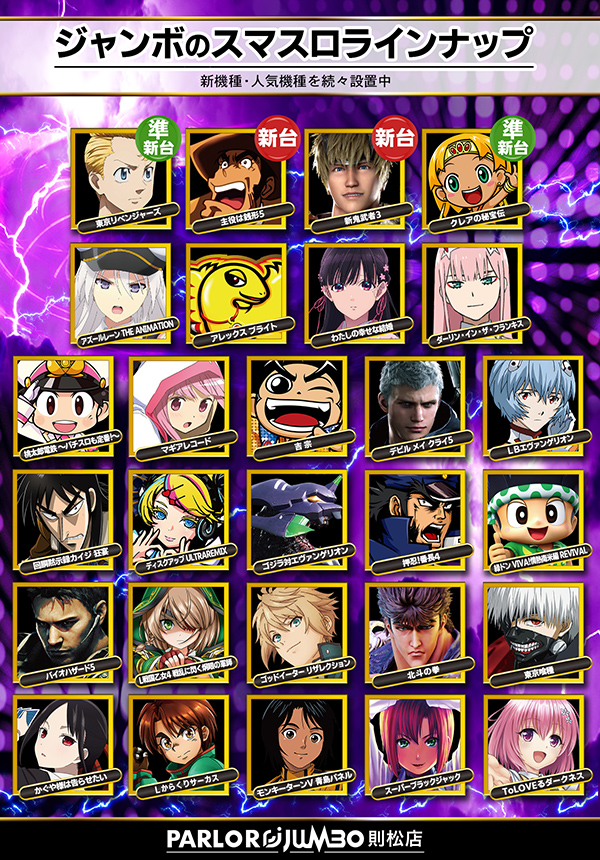This screenshot has height=860, width=600.
Task: Select the スーパーブラックジャック thumbnail
Action: [x=415, y=743]
